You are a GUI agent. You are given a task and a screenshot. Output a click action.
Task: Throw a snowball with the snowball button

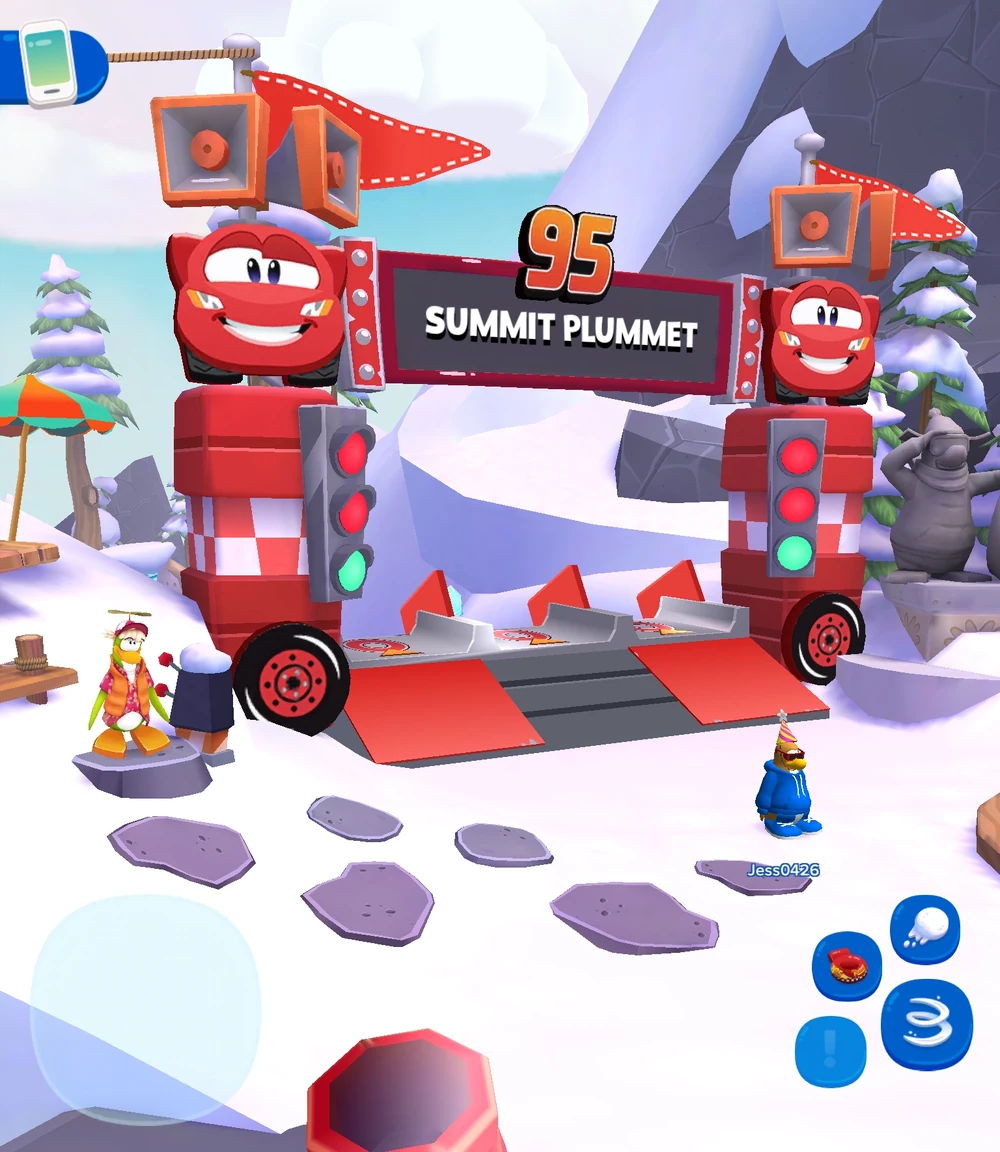click(925, 929)
